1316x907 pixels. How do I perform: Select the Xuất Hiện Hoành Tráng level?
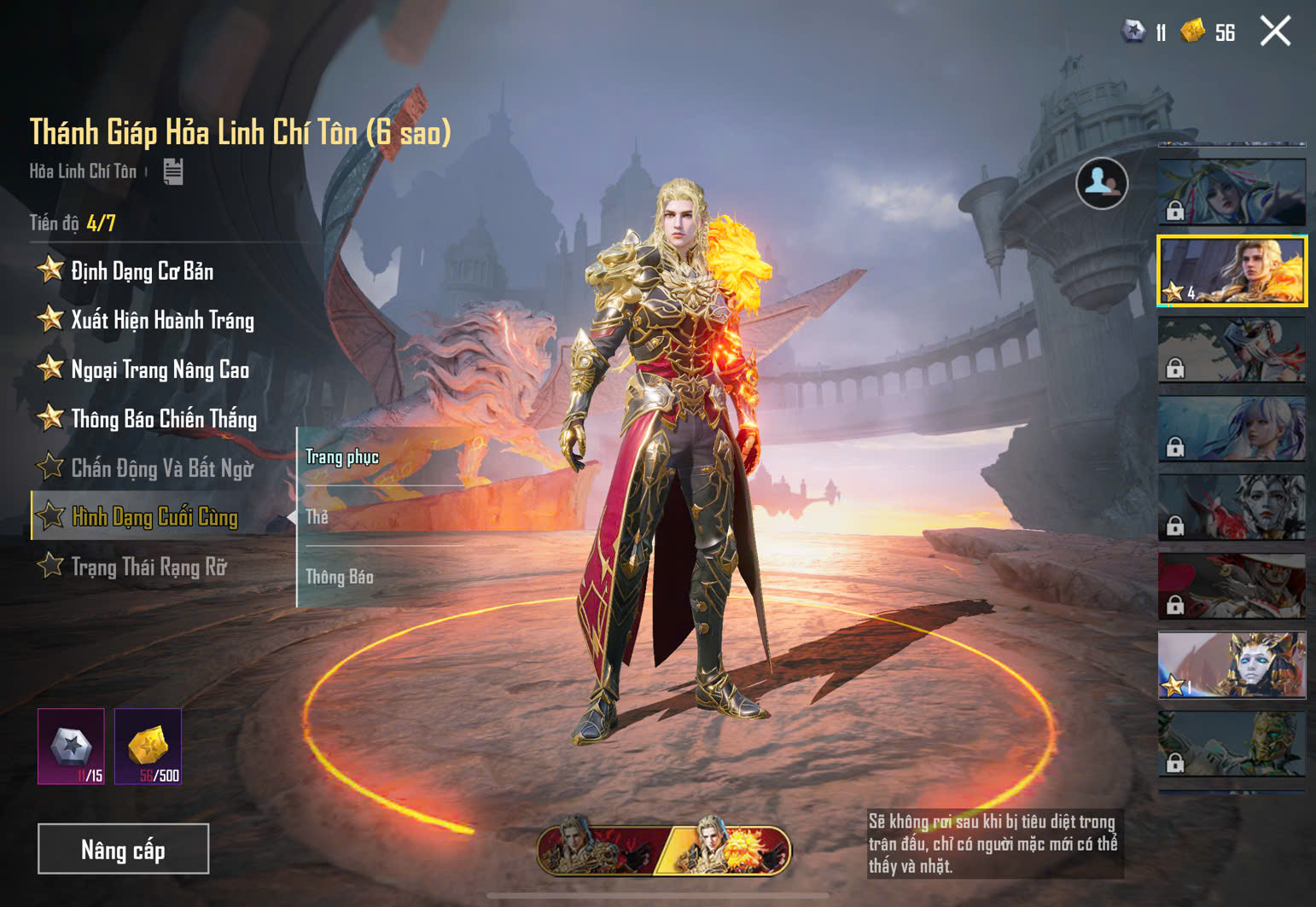pyautogui.click(x=162, y=321)
